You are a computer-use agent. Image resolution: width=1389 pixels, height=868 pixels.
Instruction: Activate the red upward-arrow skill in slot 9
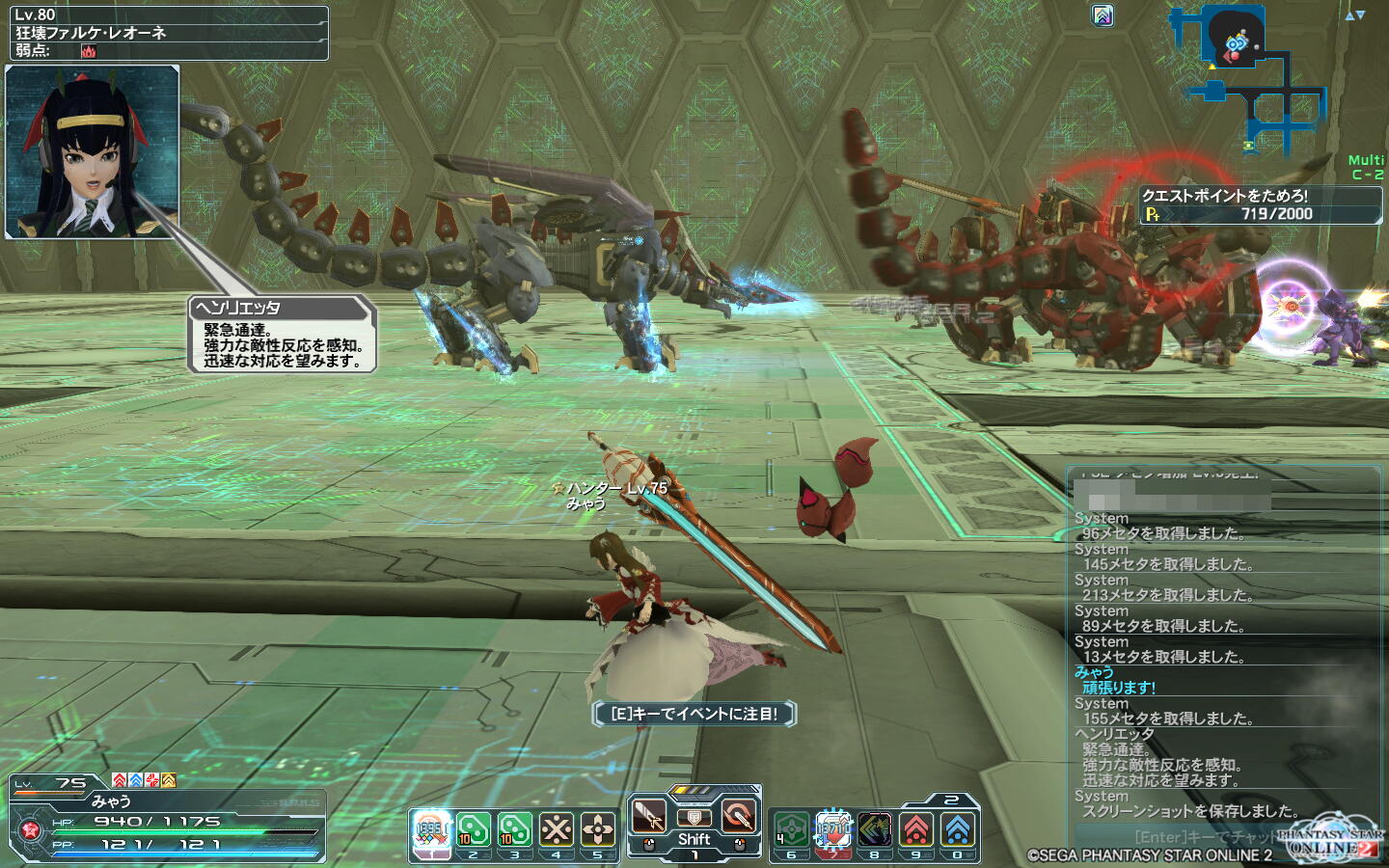point(915,829)
